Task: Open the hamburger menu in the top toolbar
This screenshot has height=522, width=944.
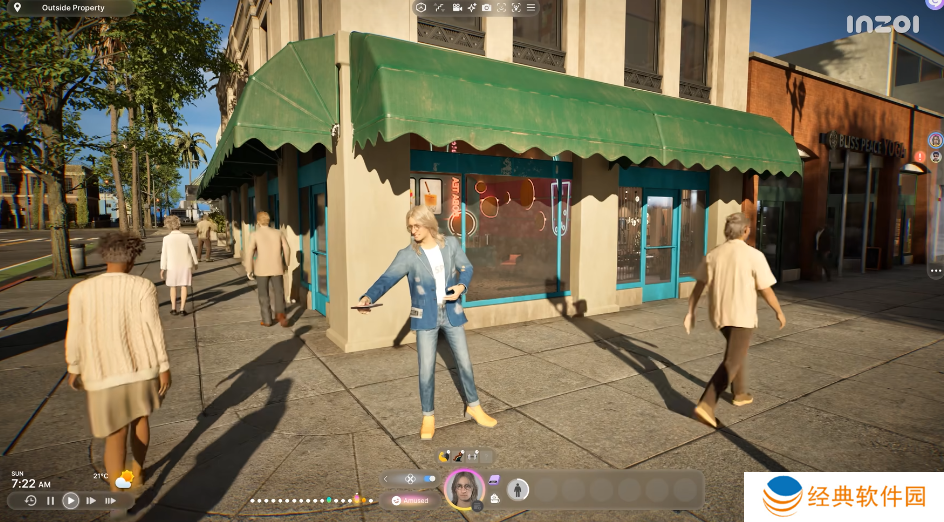Action: [531, 7]
